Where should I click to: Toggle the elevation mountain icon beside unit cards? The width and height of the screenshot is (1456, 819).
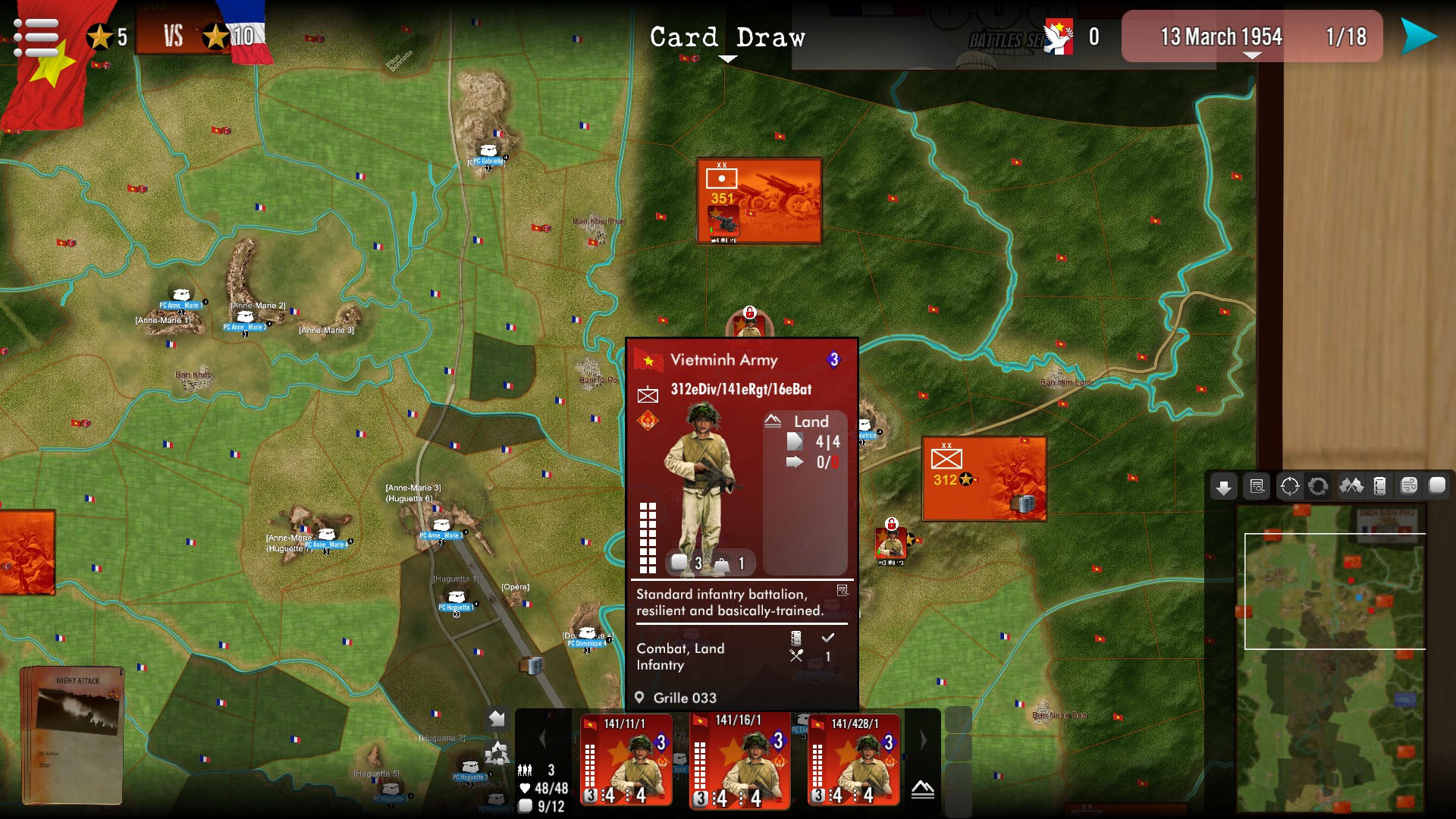click(x=923, y=790)
